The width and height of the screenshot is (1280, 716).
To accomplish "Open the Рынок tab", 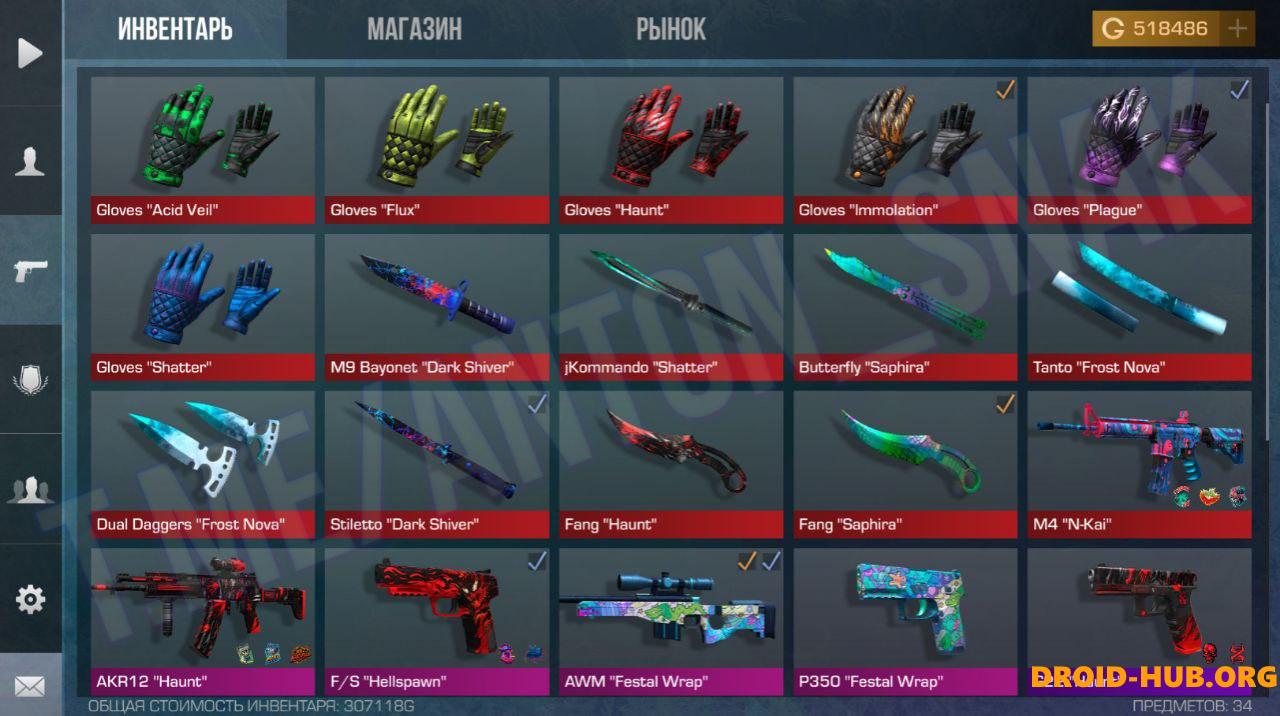I will (670, 29).
